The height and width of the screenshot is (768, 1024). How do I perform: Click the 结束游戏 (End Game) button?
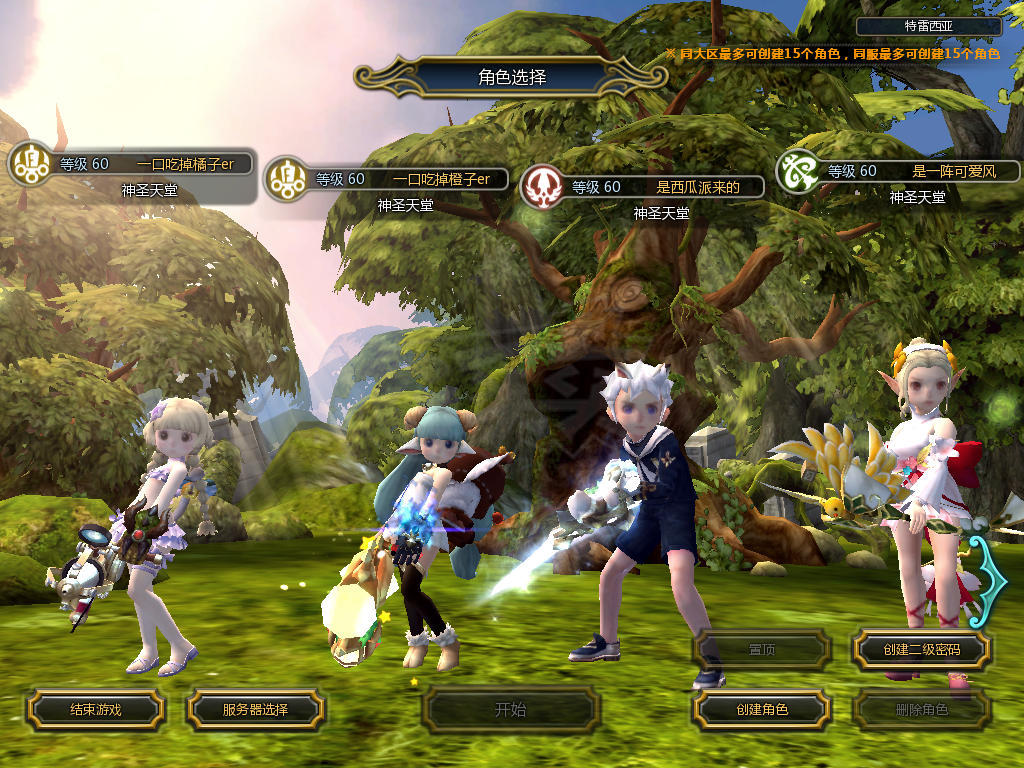coord(95,709)
